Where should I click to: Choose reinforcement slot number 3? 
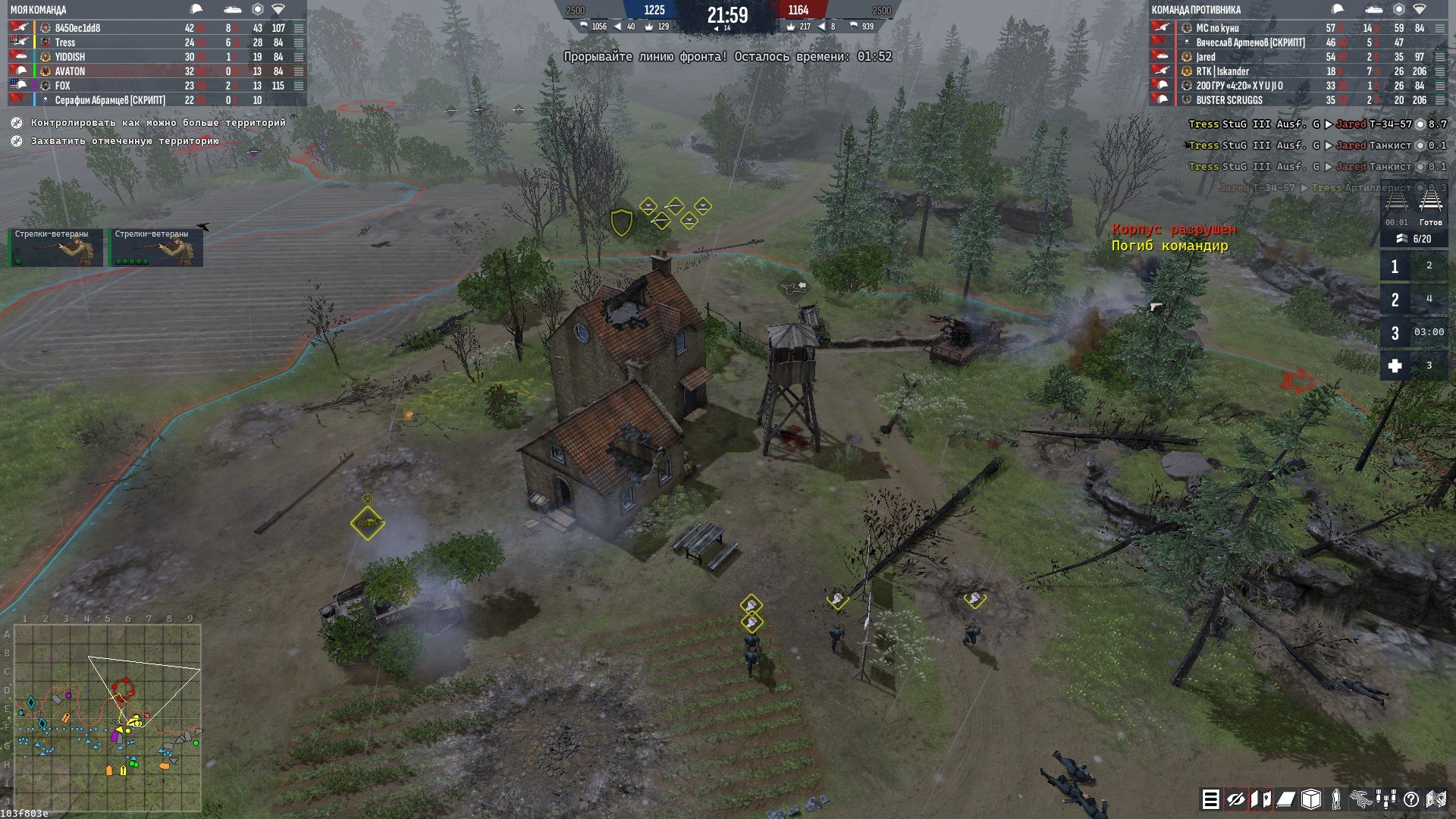pos(1395,333)
